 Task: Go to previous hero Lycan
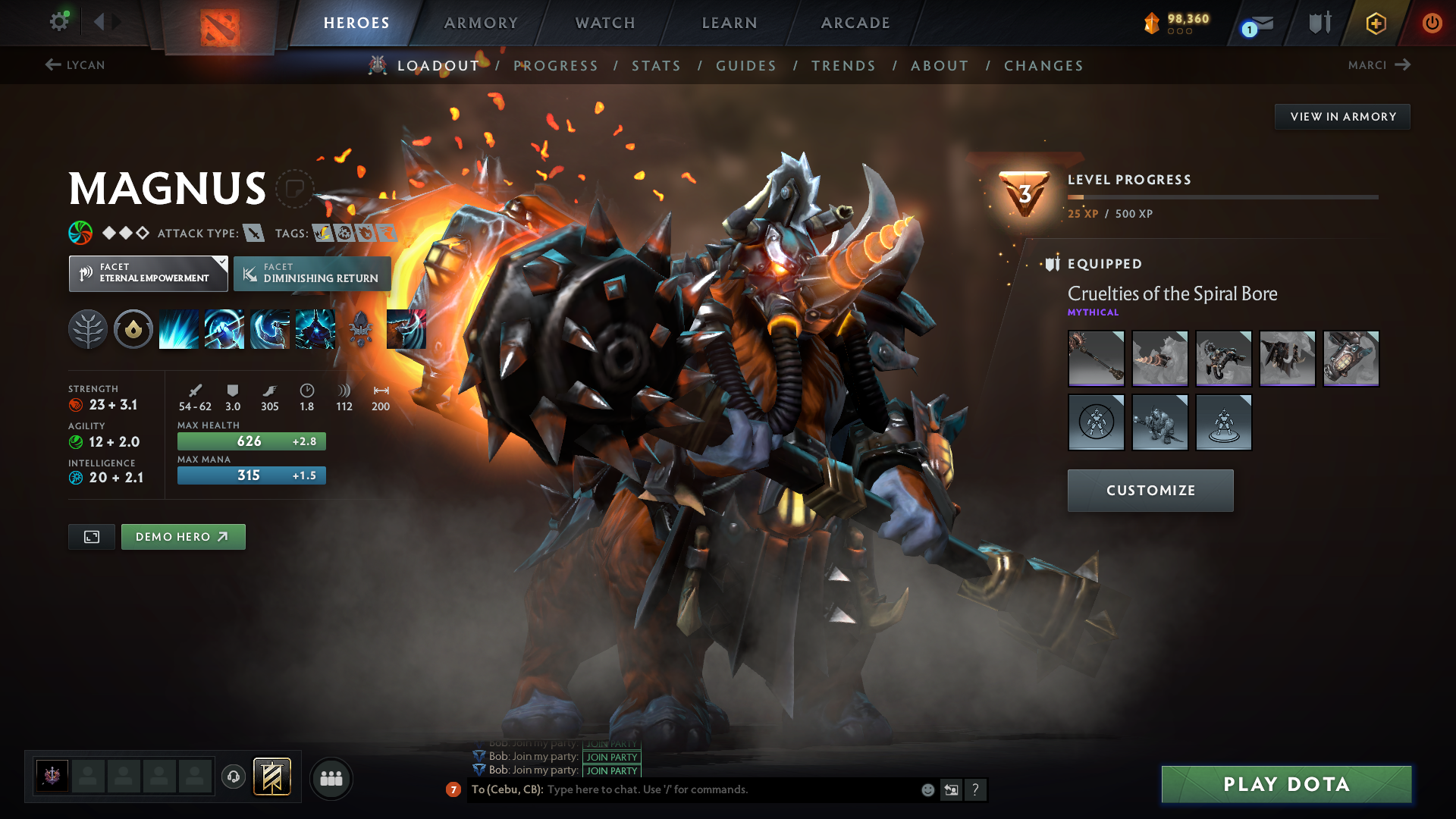[x=75, y=65]
